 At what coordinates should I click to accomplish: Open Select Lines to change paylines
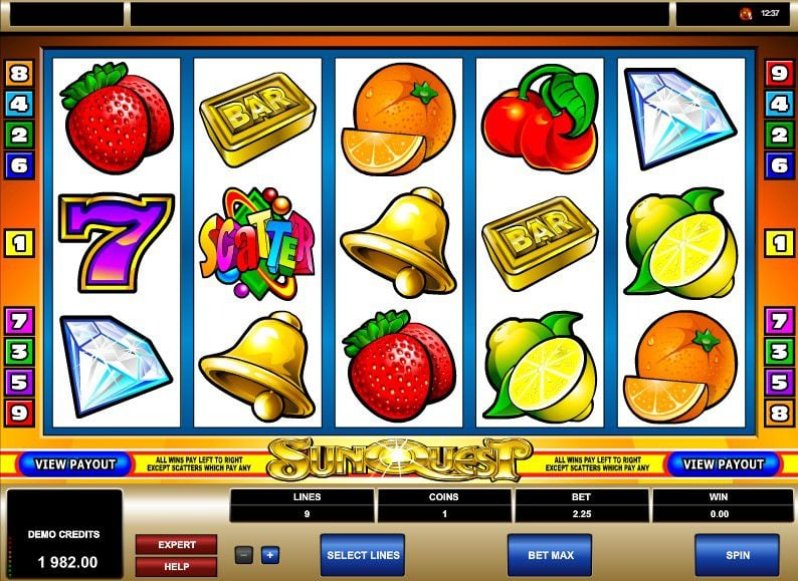pyautogui.click(x=362, y=555)
